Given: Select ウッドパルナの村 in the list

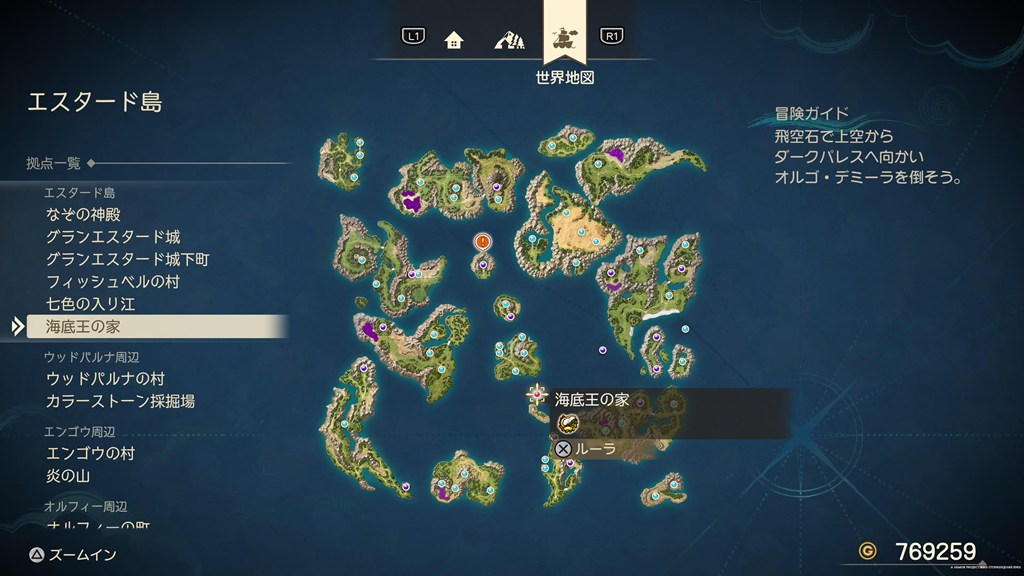Looking at the screenshot, I should [x=105, y=379].
